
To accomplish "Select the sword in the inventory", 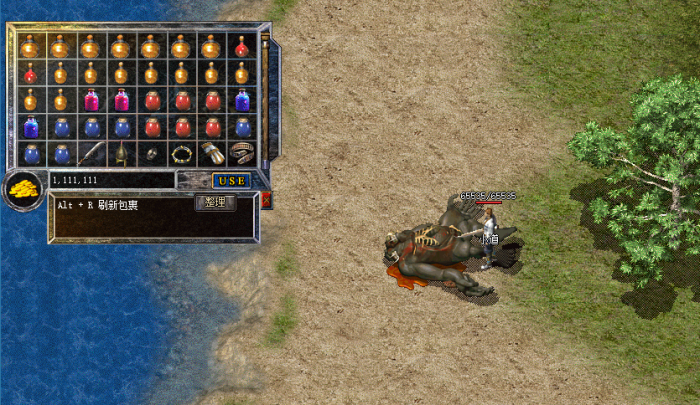I will [91, 154].
